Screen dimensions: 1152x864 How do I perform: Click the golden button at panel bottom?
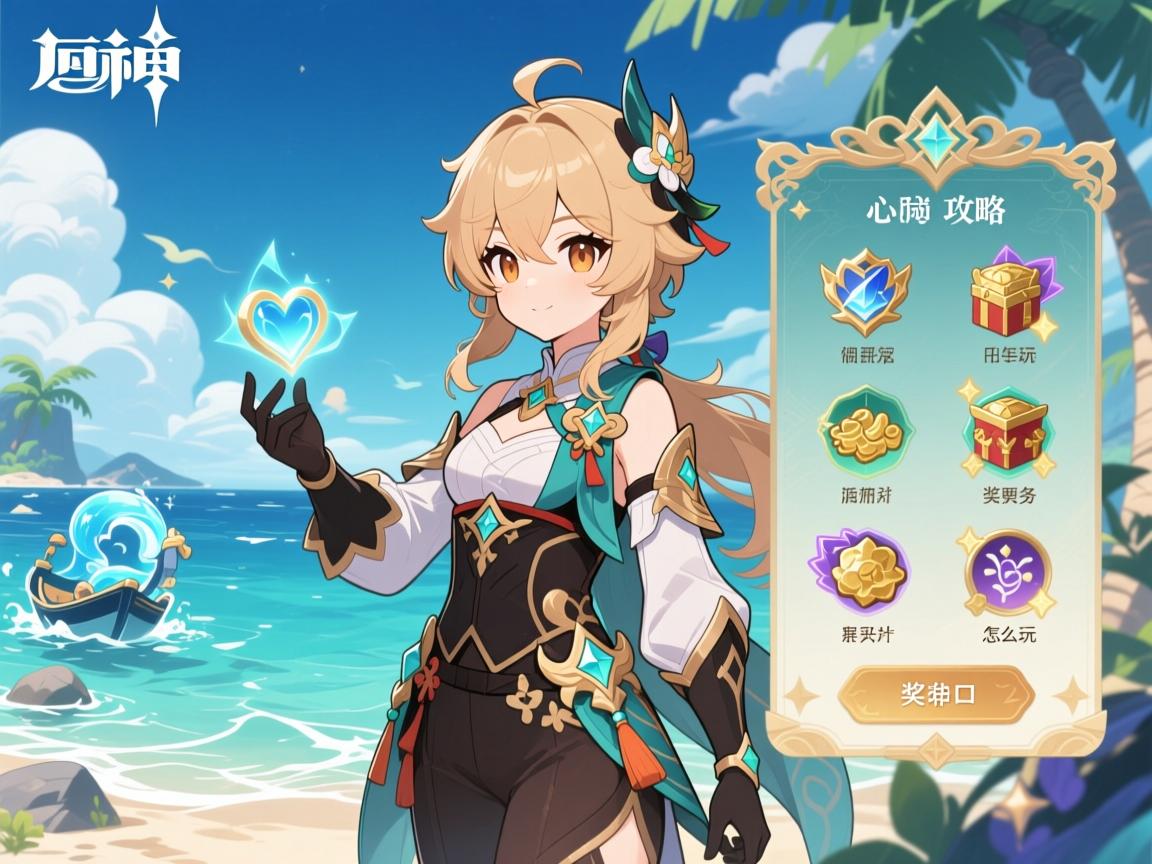tap(936, 693)
